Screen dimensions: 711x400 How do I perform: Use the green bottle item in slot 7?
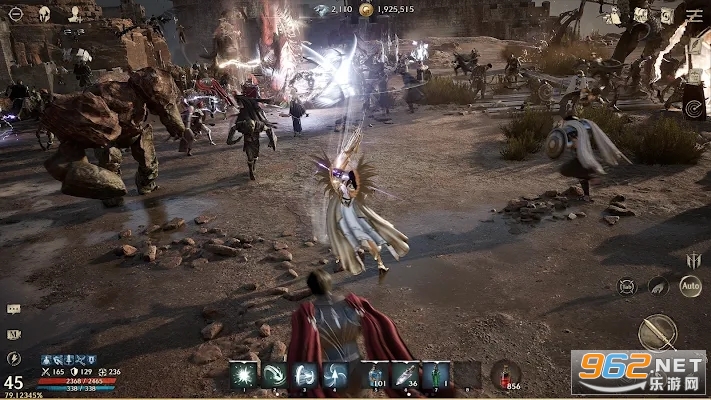click(436, 375)
